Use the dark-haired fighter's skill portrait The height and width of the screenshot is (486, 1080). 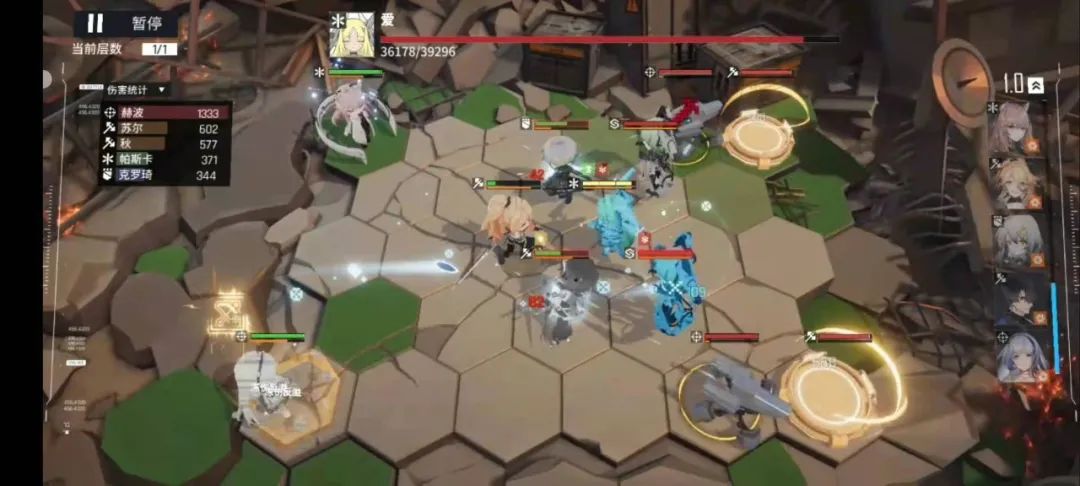coord(1019,298)
